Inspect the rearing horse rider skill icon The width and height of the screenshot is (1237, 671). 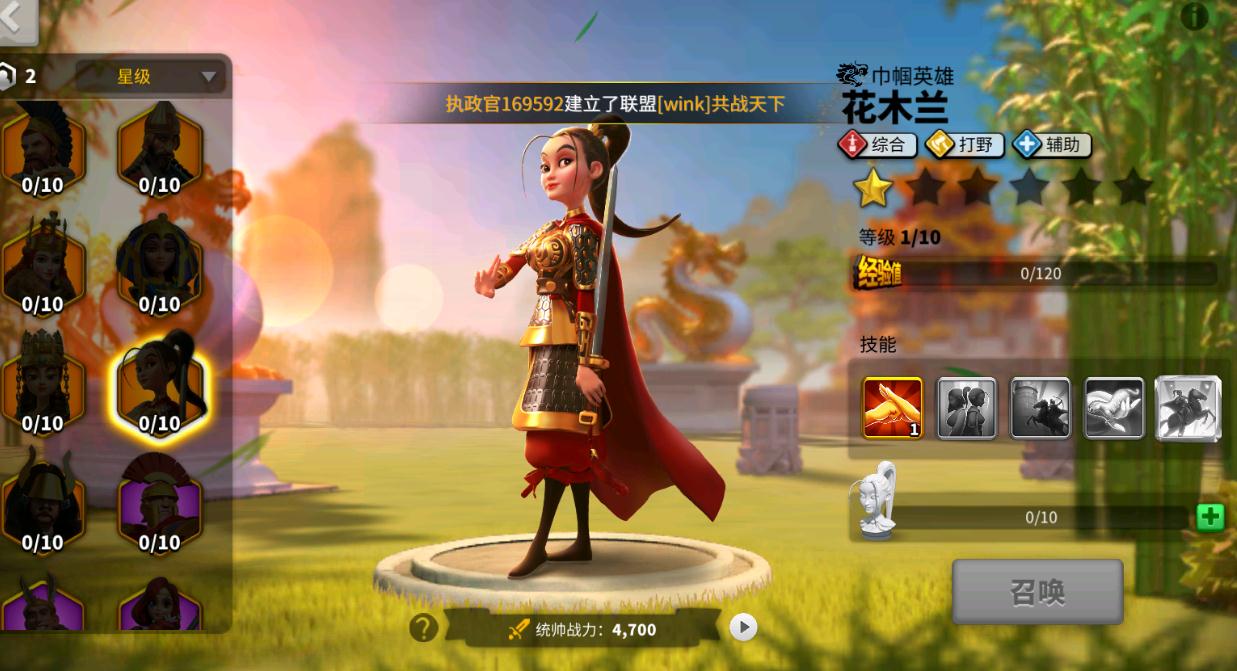[x=1188, y=407]
